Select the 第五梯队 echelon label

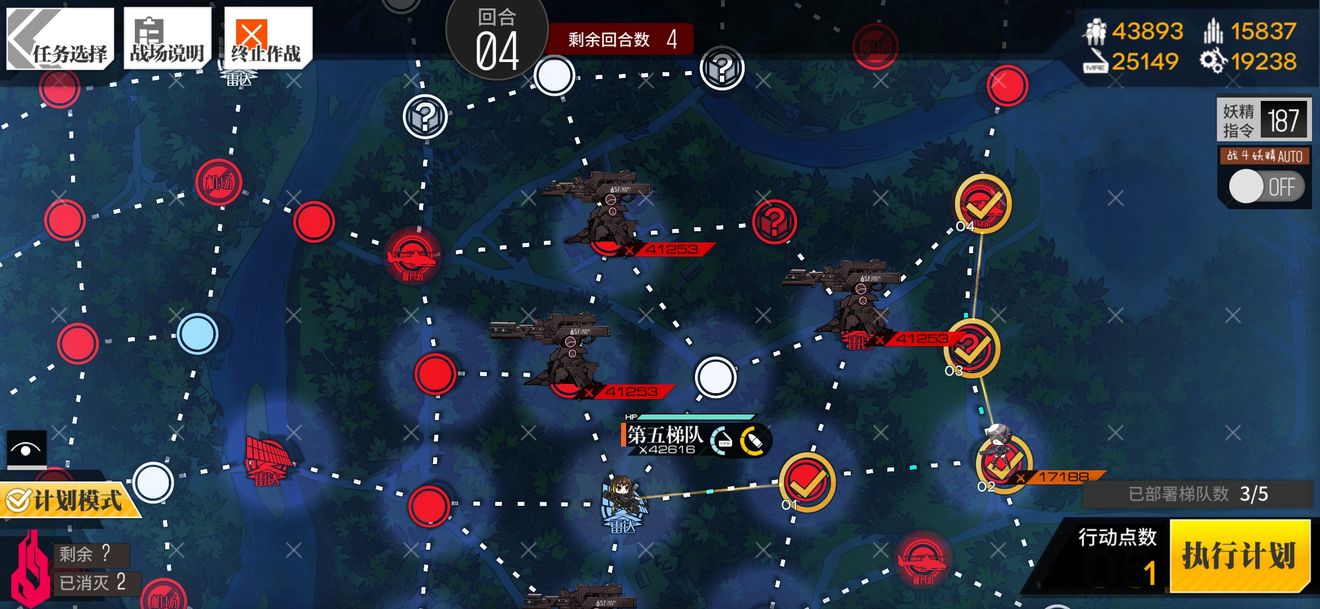coord(666,437)
